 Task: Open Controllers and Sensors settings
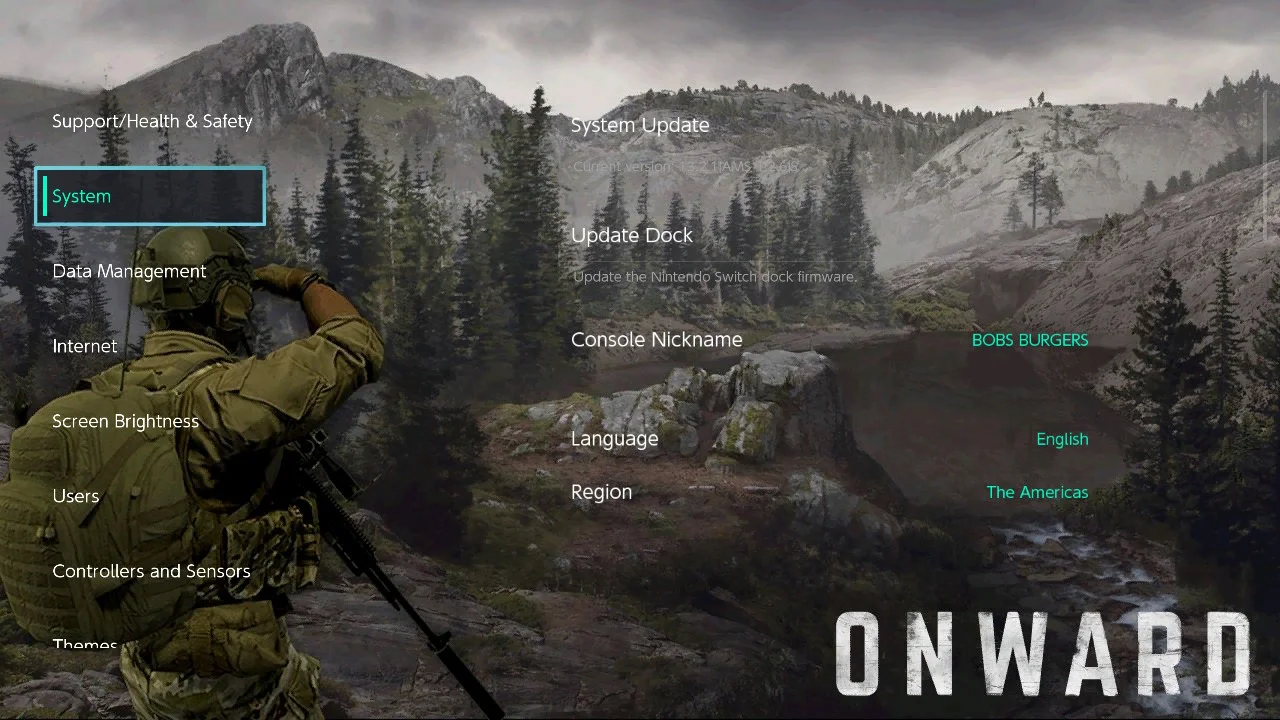[x=151, y=571]
